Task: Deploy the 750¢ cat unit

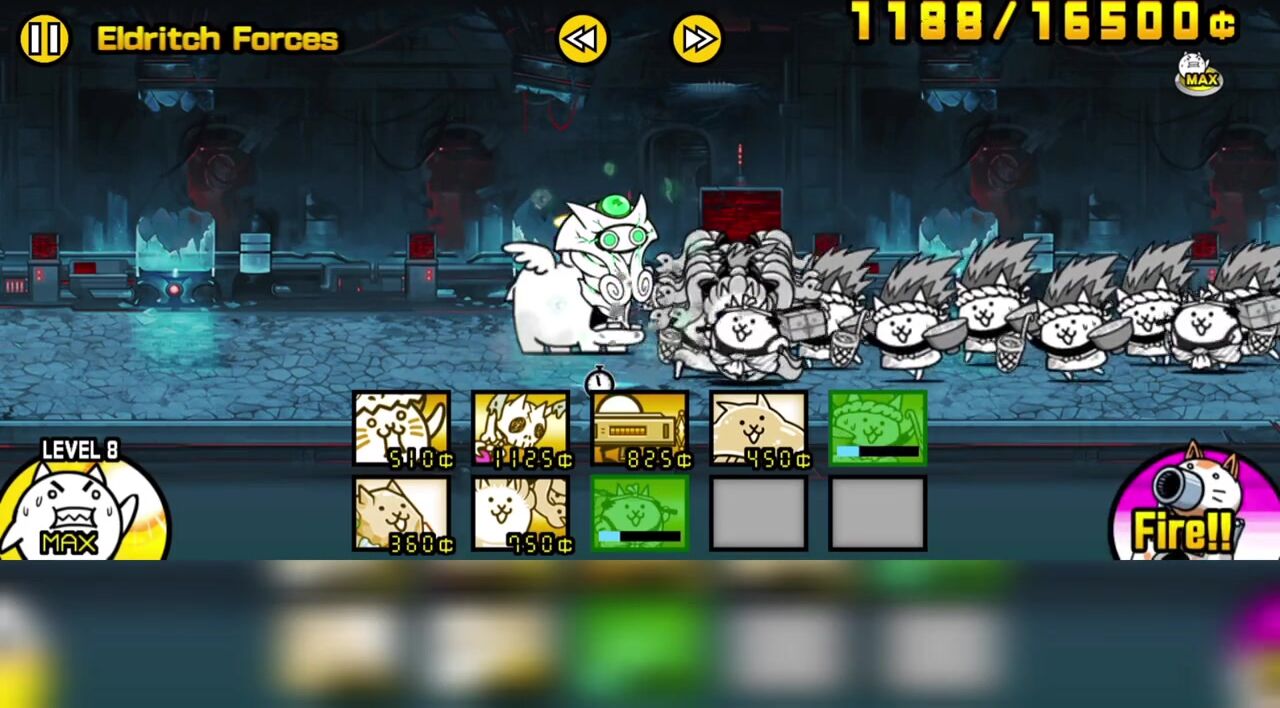Action: [x=521, y=513]
